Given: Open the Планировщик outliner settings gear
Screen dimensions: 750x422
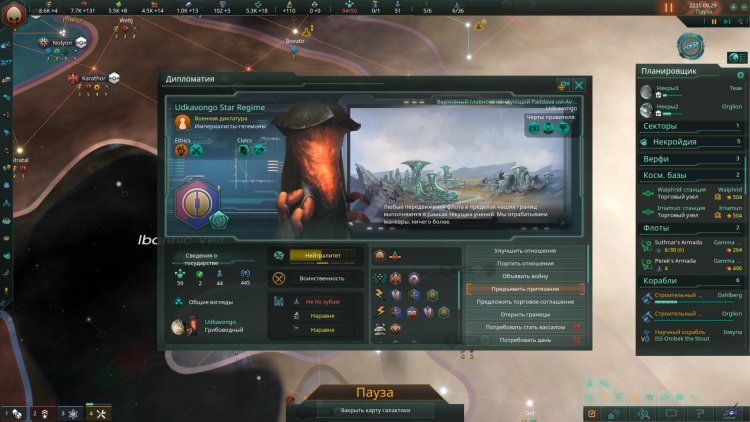Looking at the screenshot, I should 741,73.
